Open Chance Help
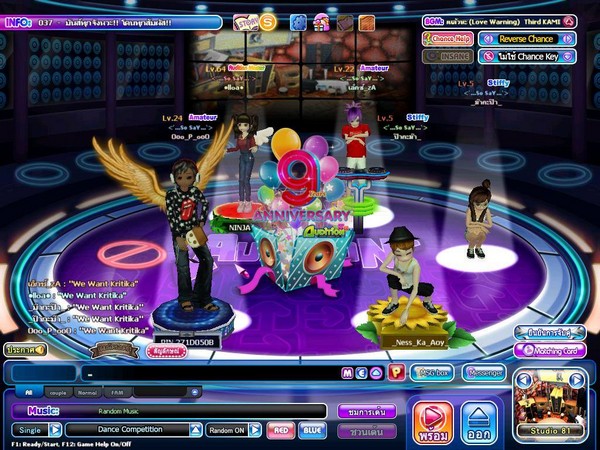This screenshot has height=450, width=600. point(448,39)
